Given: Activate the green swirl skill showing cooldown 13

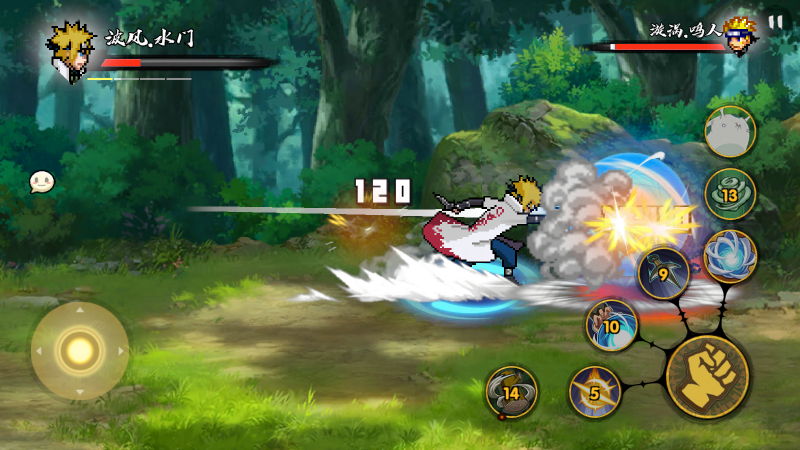Looking at the screenshot, I should 730,194.
